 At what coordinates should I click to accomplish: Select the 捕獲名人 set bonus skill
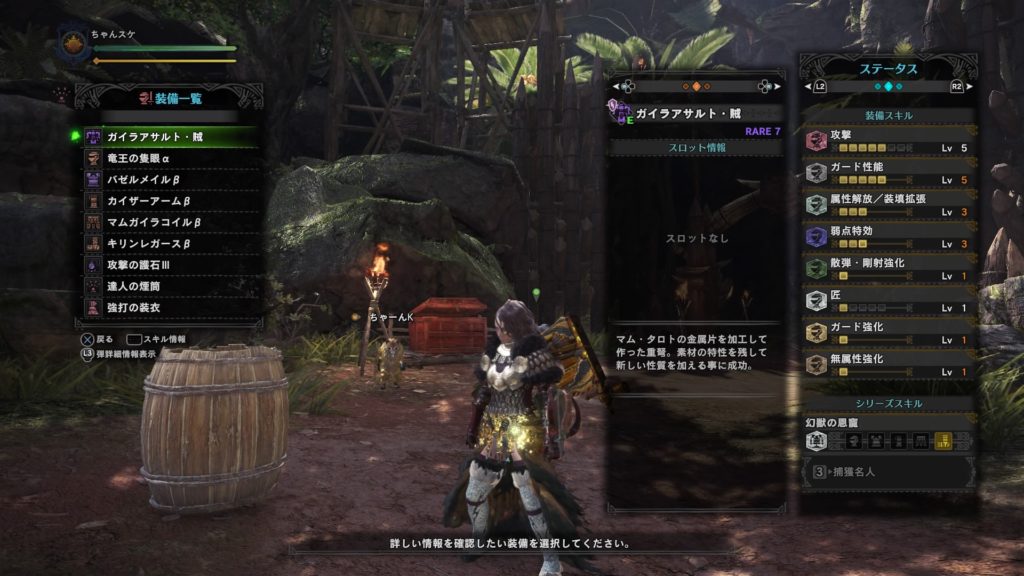pos(889,471)
